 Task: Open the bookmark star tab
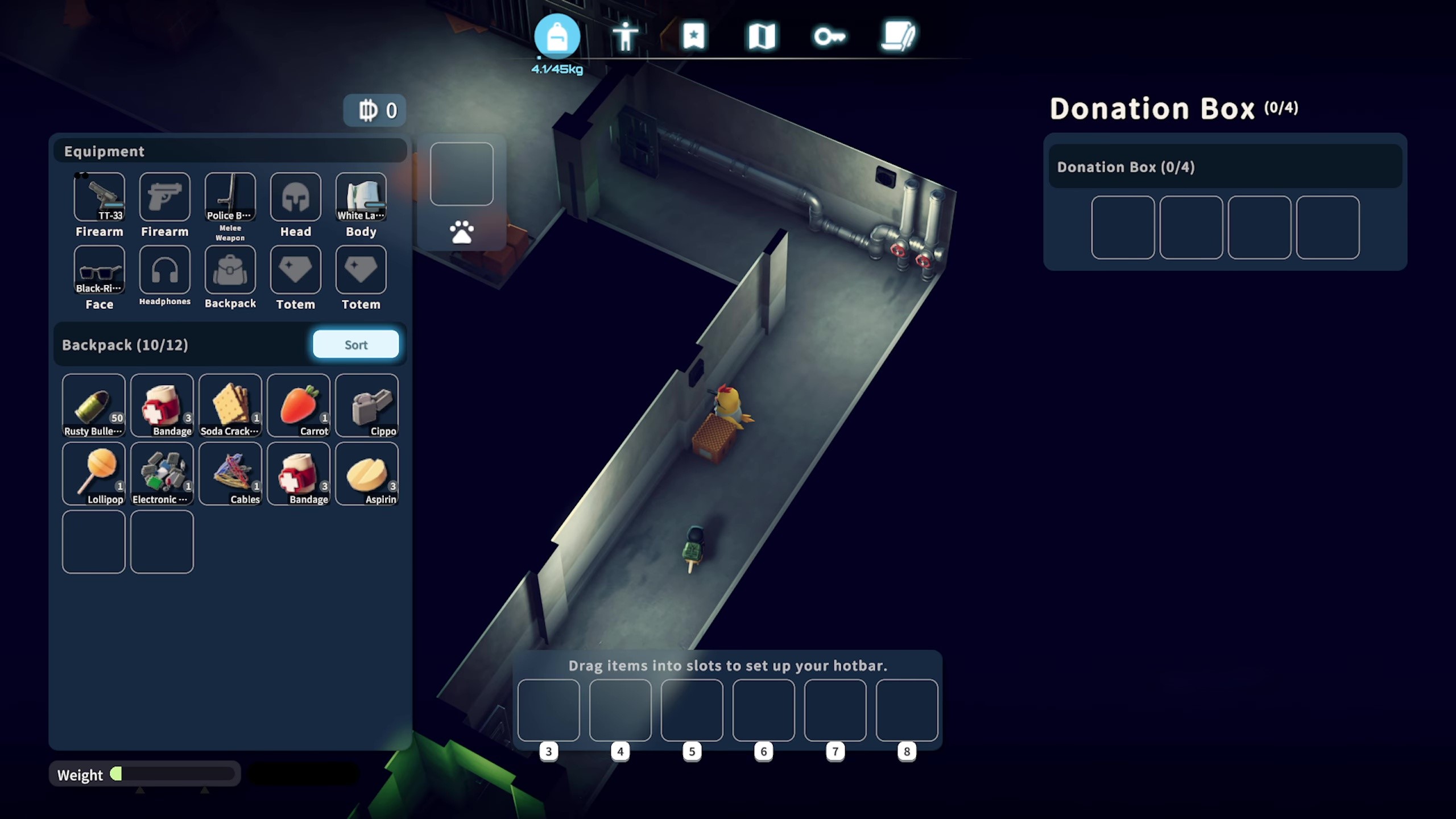(693, 37)
